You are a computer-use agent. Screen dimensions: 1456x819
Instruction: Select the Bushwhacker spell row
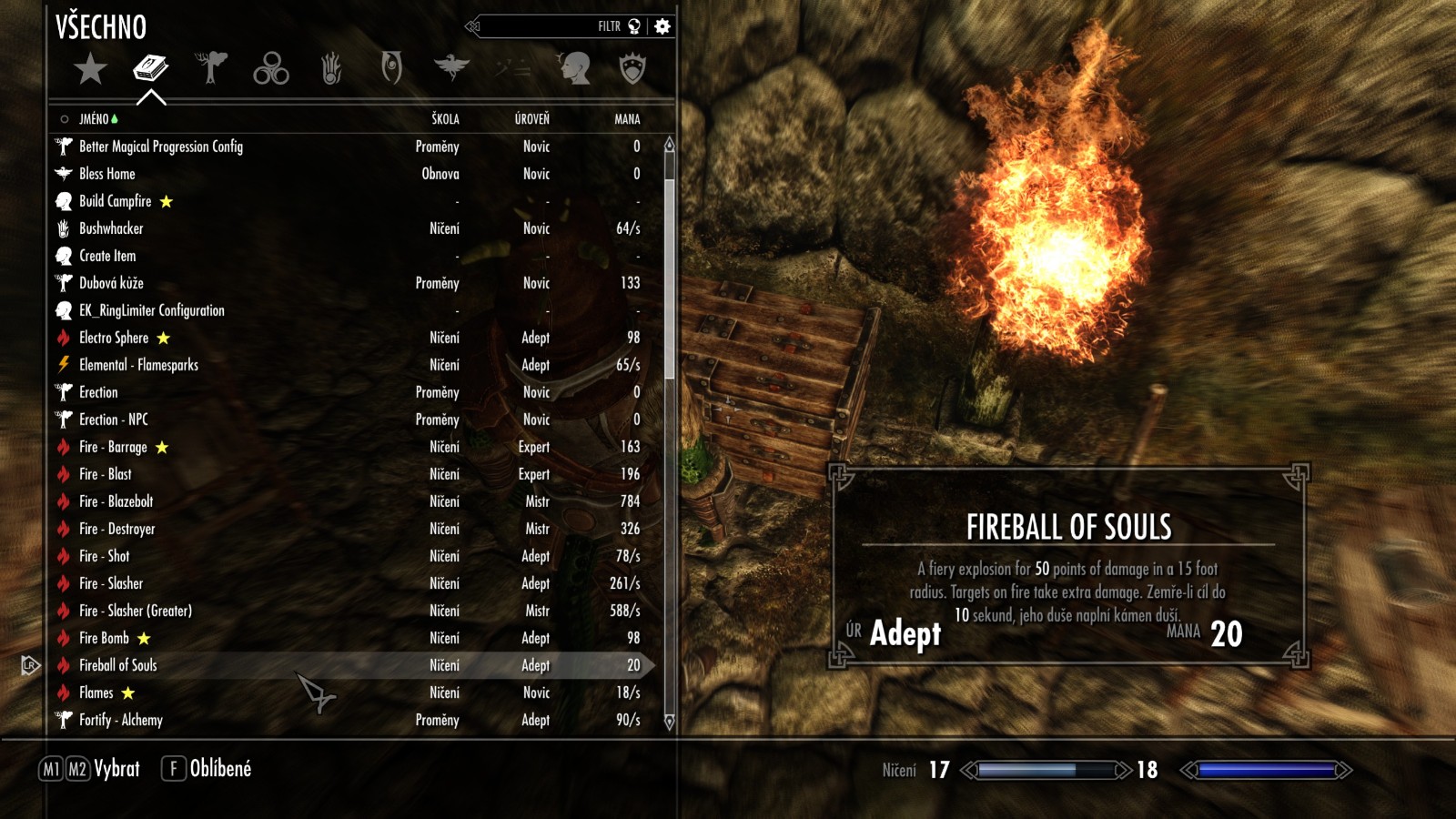click(x=111, y=228)
